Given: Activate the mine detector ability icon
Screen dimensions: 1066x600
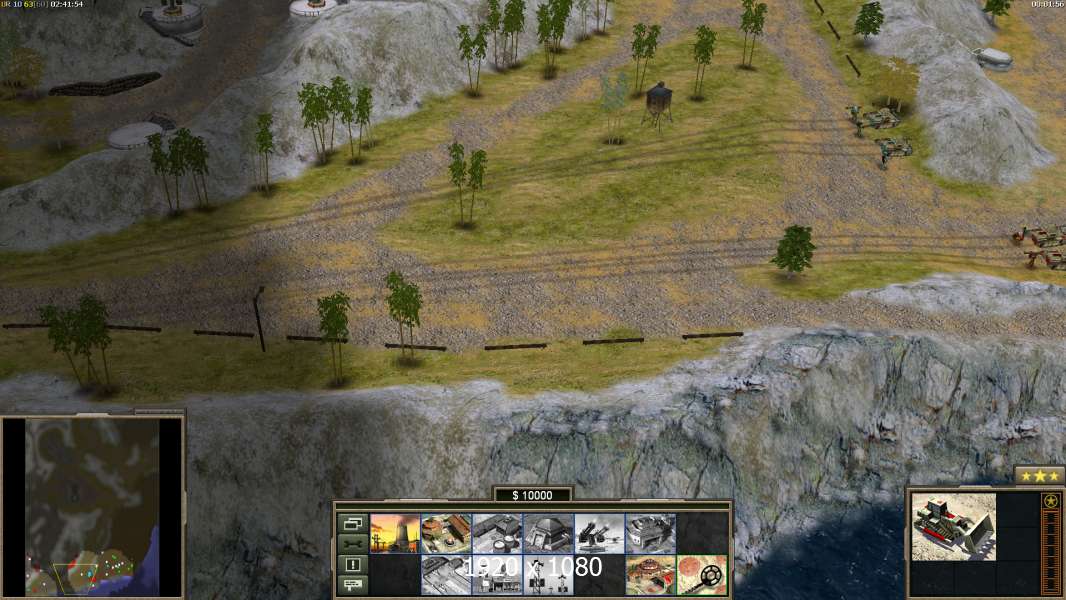Looking at the screenshot, I should click(701, 575).
